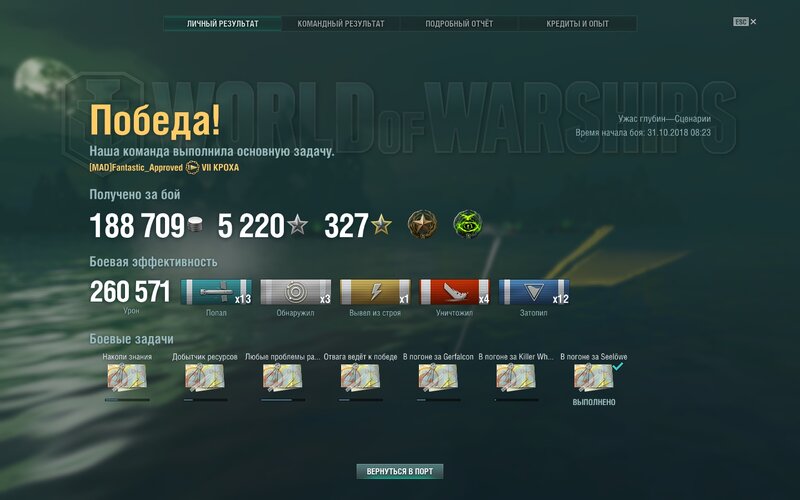Click the green eye achievement medal

click(x=467, y=225)
